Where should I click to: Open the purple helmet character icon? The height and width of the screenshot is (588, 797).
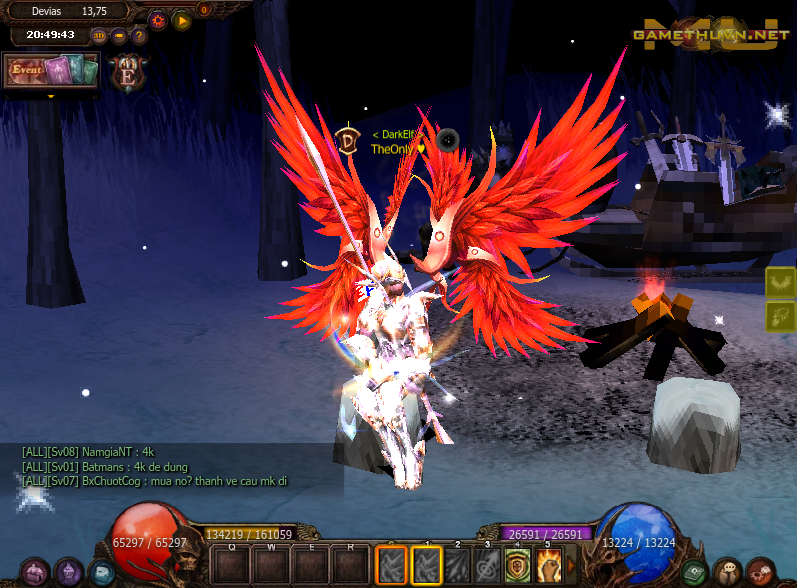point(69,572)
